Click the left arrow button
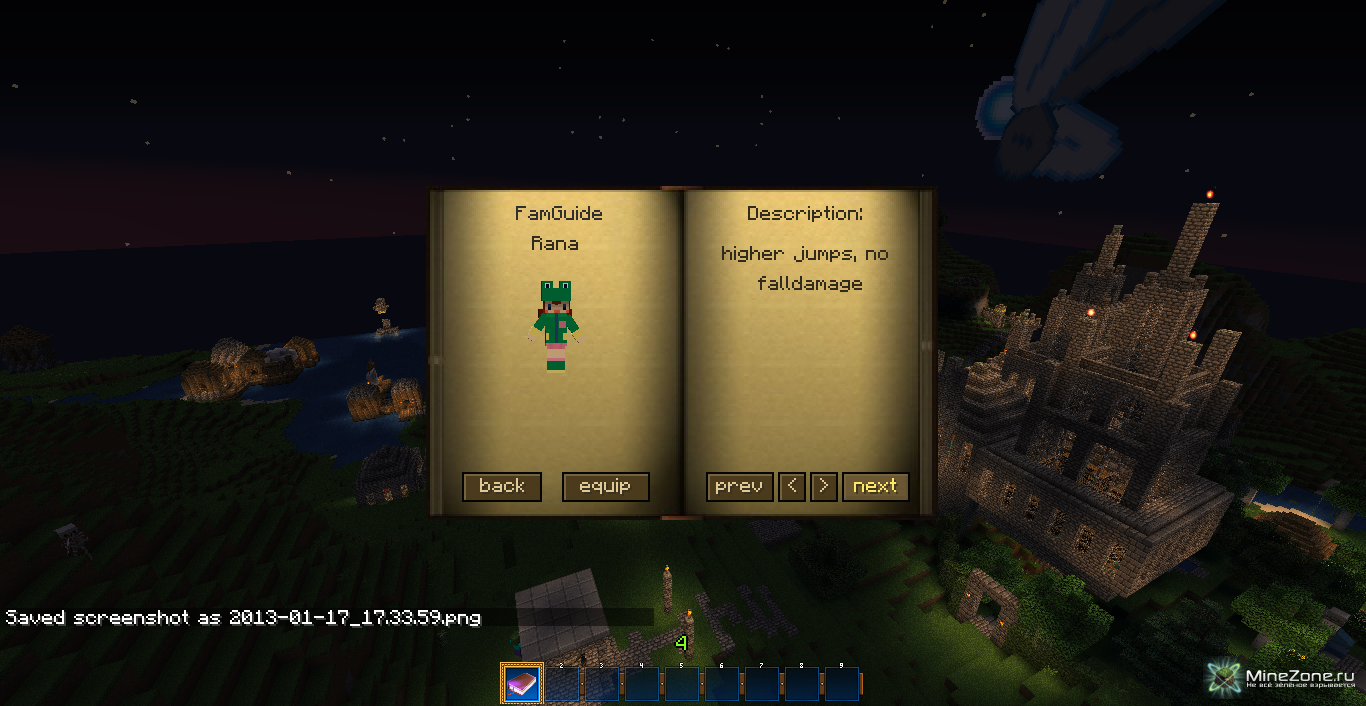Viewport: 1366px width, 706px height. (791, 487)
